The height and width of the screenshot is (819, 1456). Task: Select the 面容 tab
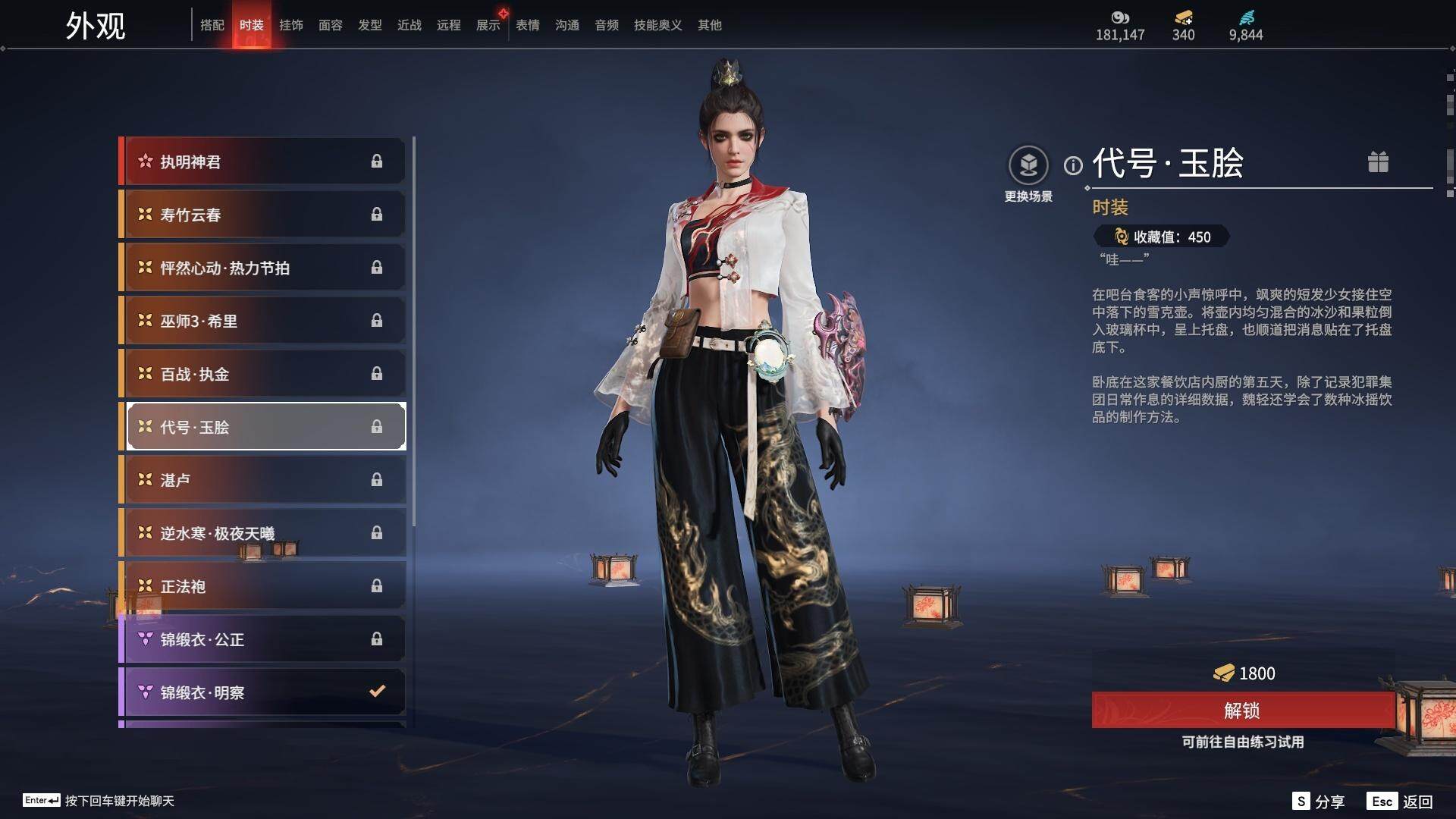[331, 25]
